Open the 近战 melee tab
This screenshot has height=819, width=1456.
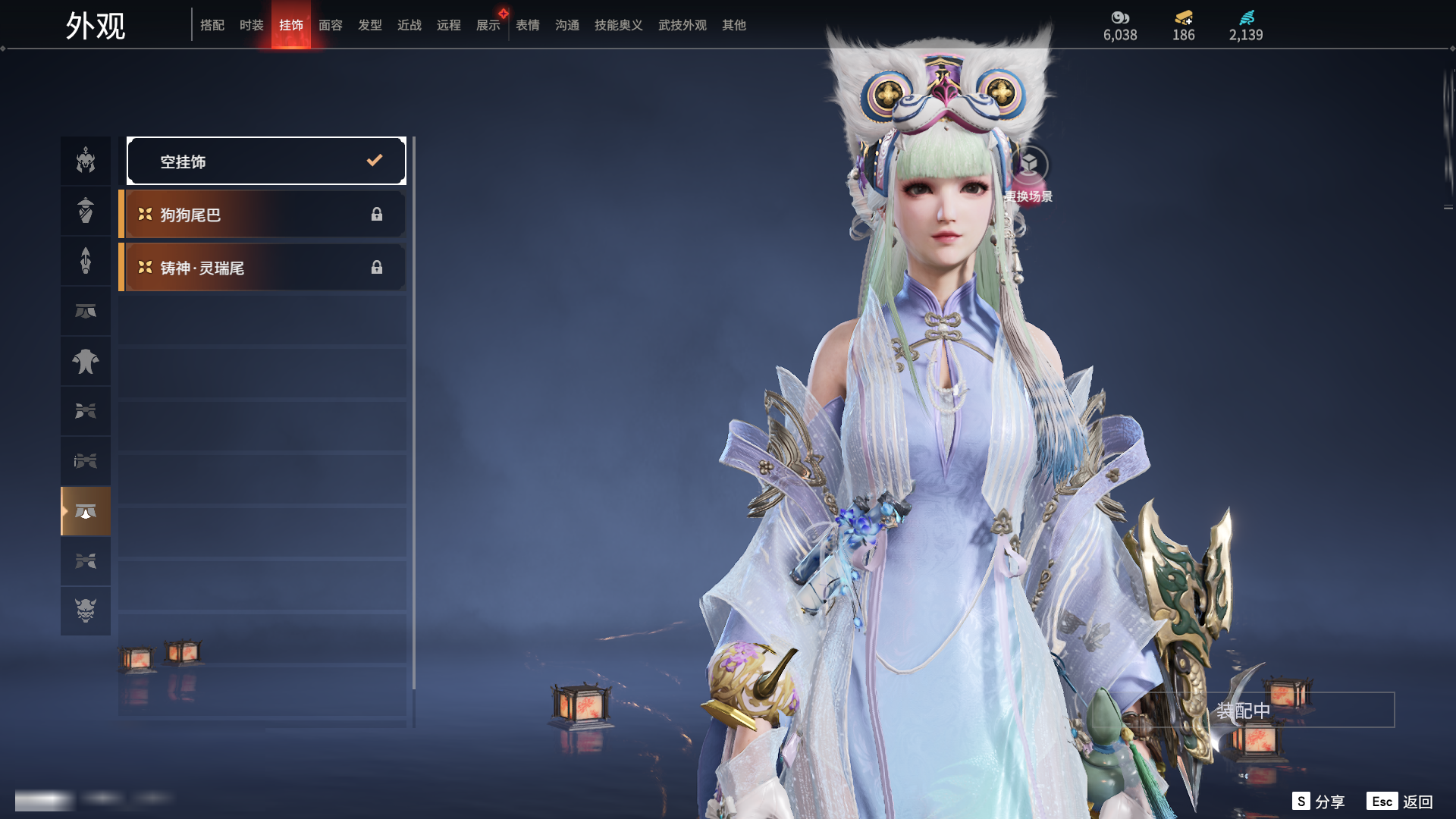point(409,25)
